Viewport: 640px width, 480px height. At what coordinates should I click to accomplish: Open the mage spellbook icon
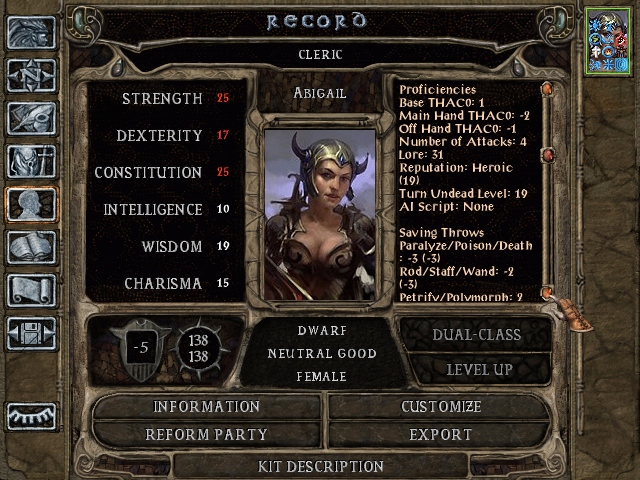tap(31, 247)
